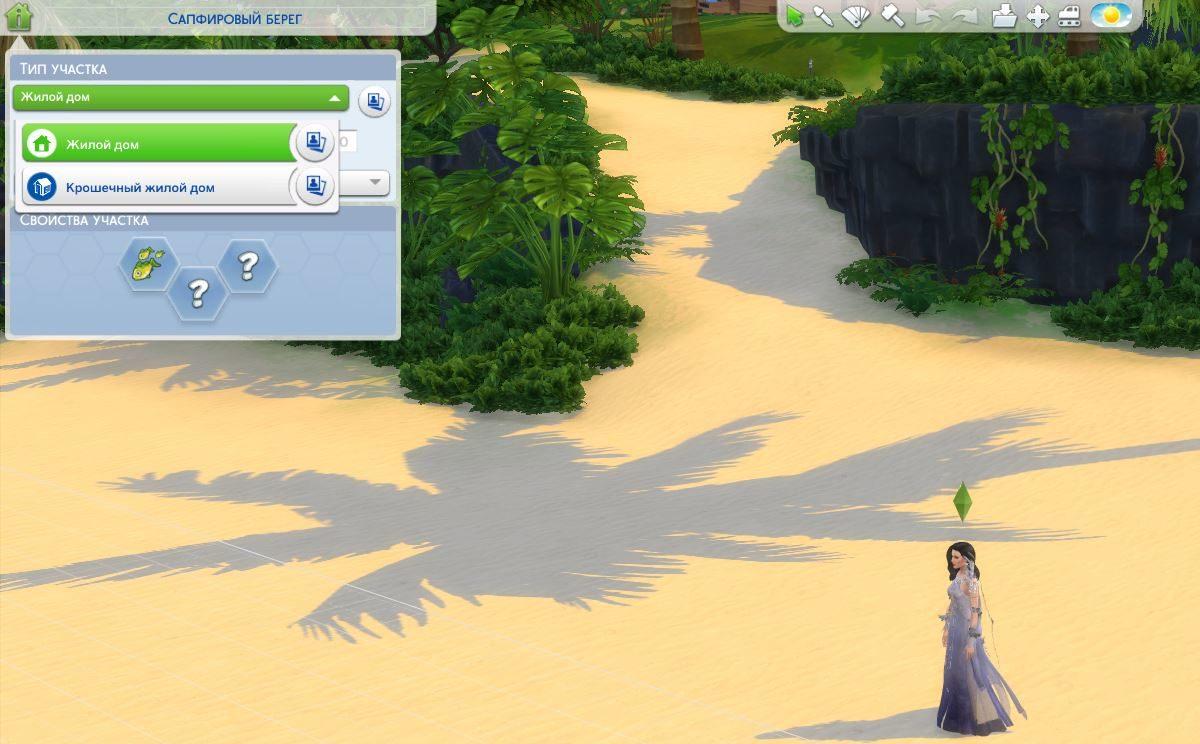Image resolution: width=1200 pixels, height=744 pixels.
Task: Select the sledgehammer tool
Action: pos(892,16)
